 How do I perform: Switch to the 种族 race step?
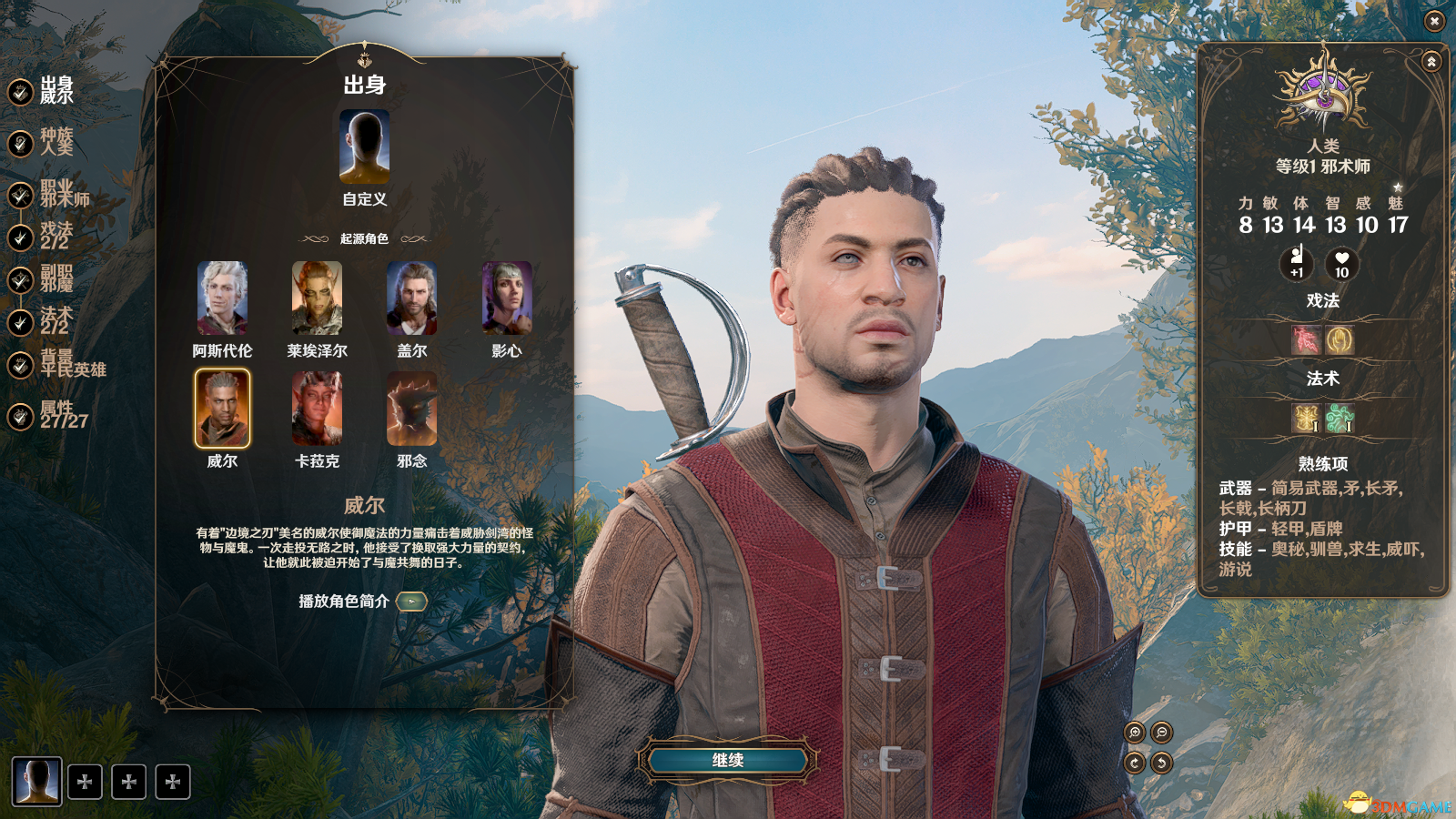(x=55, y=143)
